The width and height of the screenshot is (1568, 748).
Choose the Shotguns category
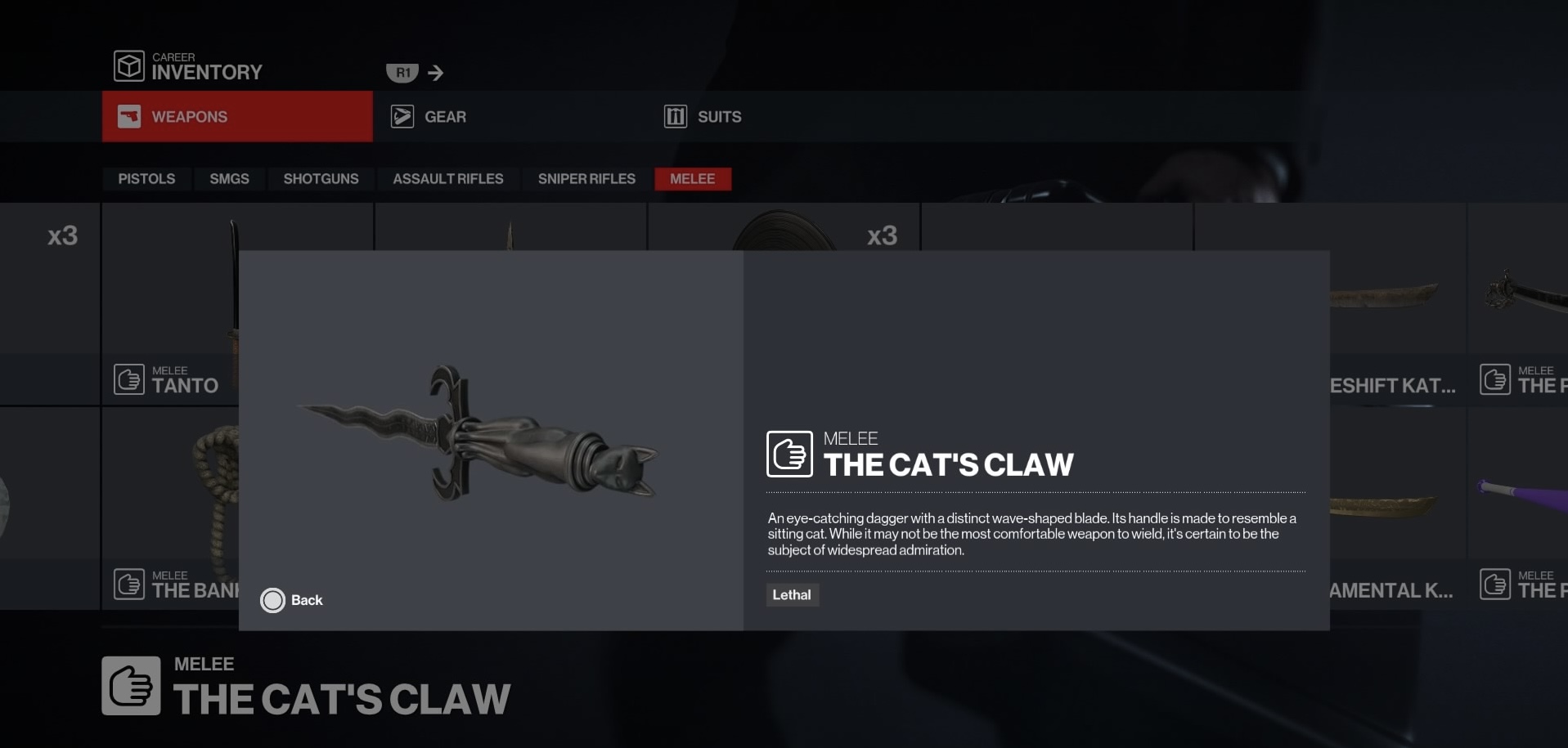click(321, 179)
